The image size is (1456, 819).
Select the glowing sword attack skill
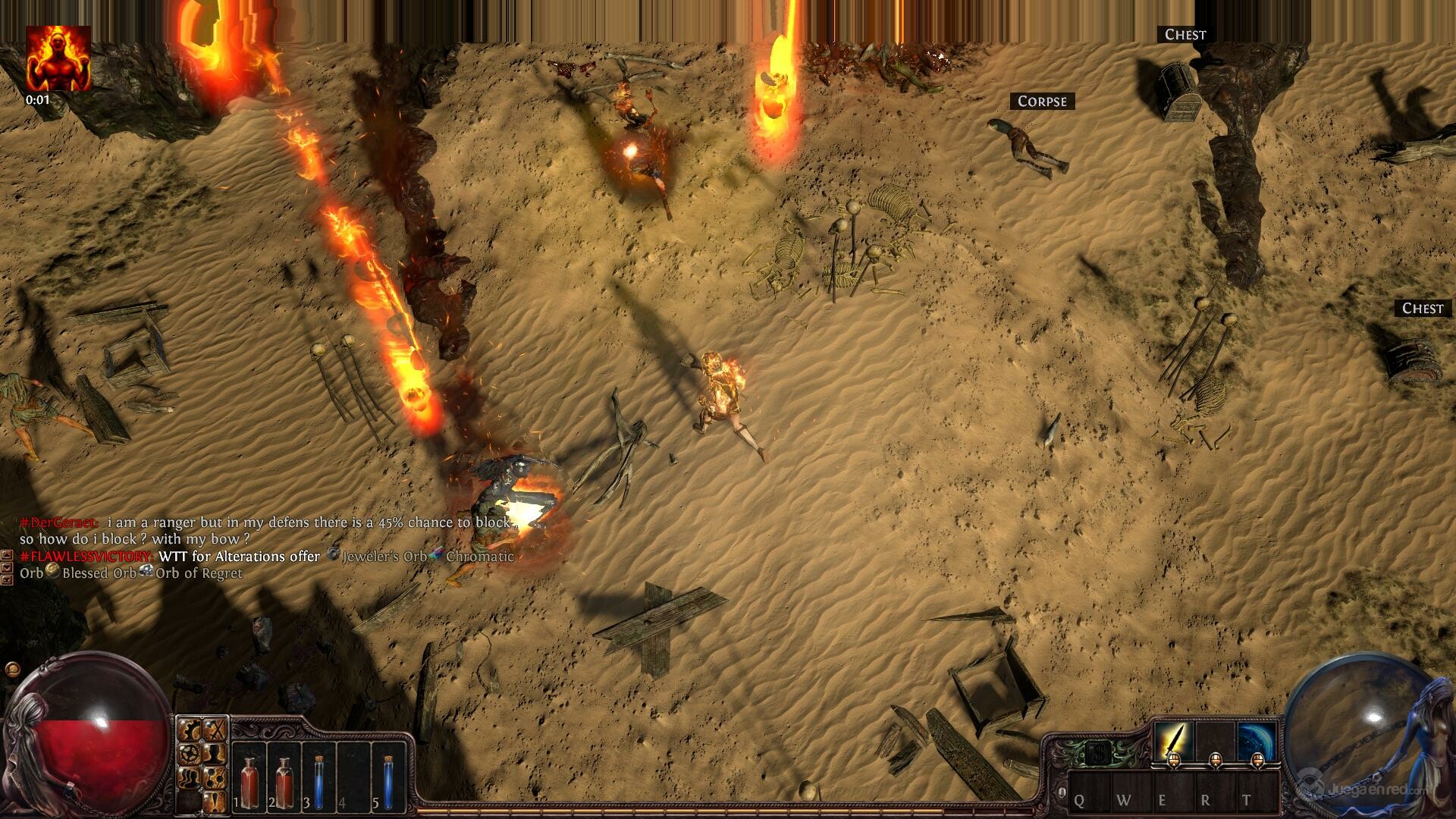1173,740
